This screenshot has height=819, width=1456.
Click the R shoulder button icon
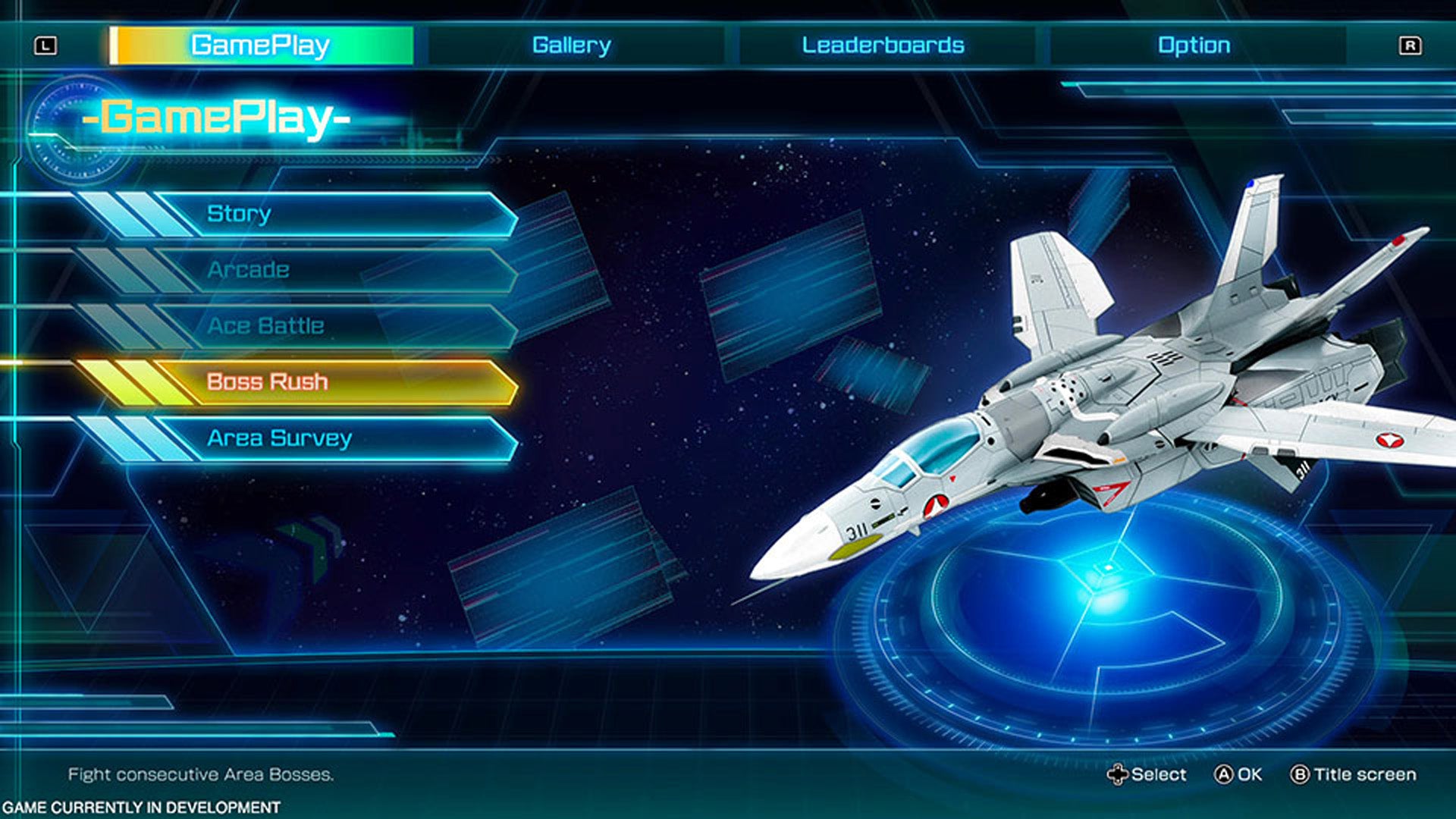click(1411, 45)
